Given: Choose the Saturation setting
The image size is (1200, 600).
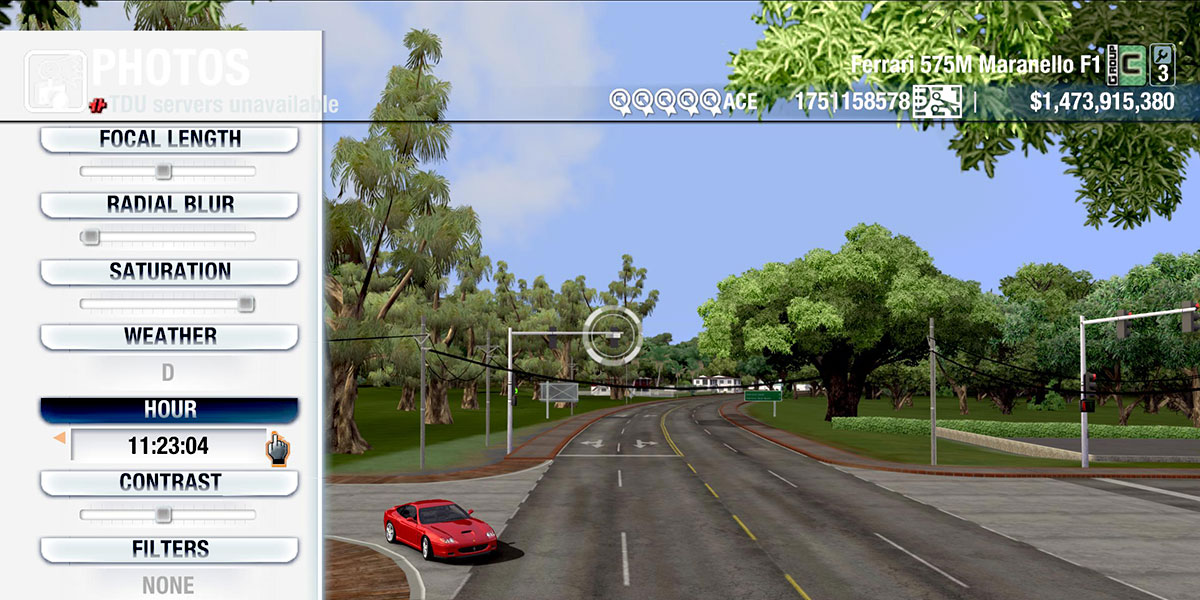Looking at the screenshot, I should coord(169,271).
